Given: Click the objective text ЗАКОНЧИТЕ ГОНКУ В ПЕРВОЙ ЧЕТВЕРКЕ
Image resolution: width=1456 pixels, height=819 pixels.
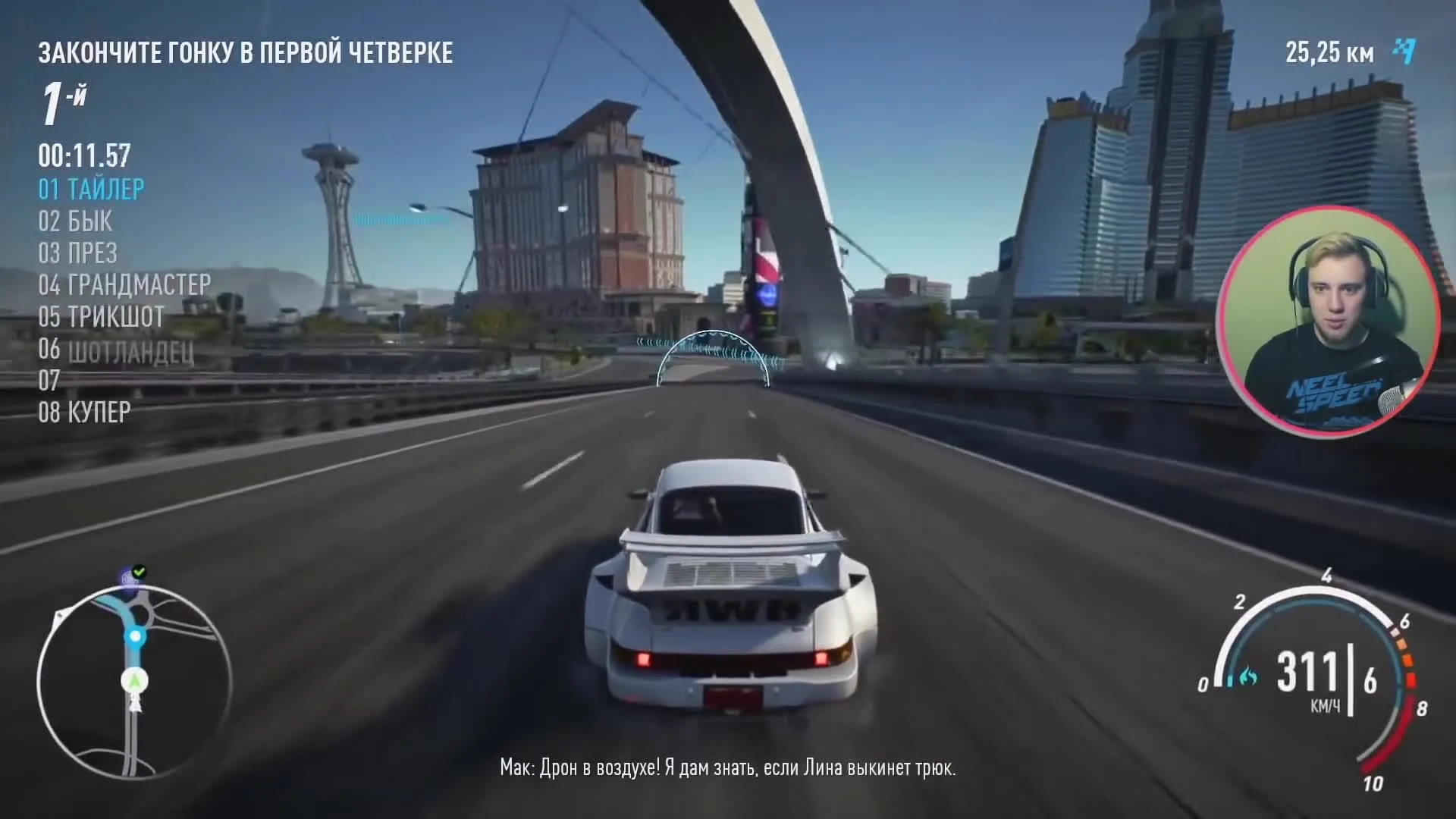Looking at the screenshot, I should 246,53.
